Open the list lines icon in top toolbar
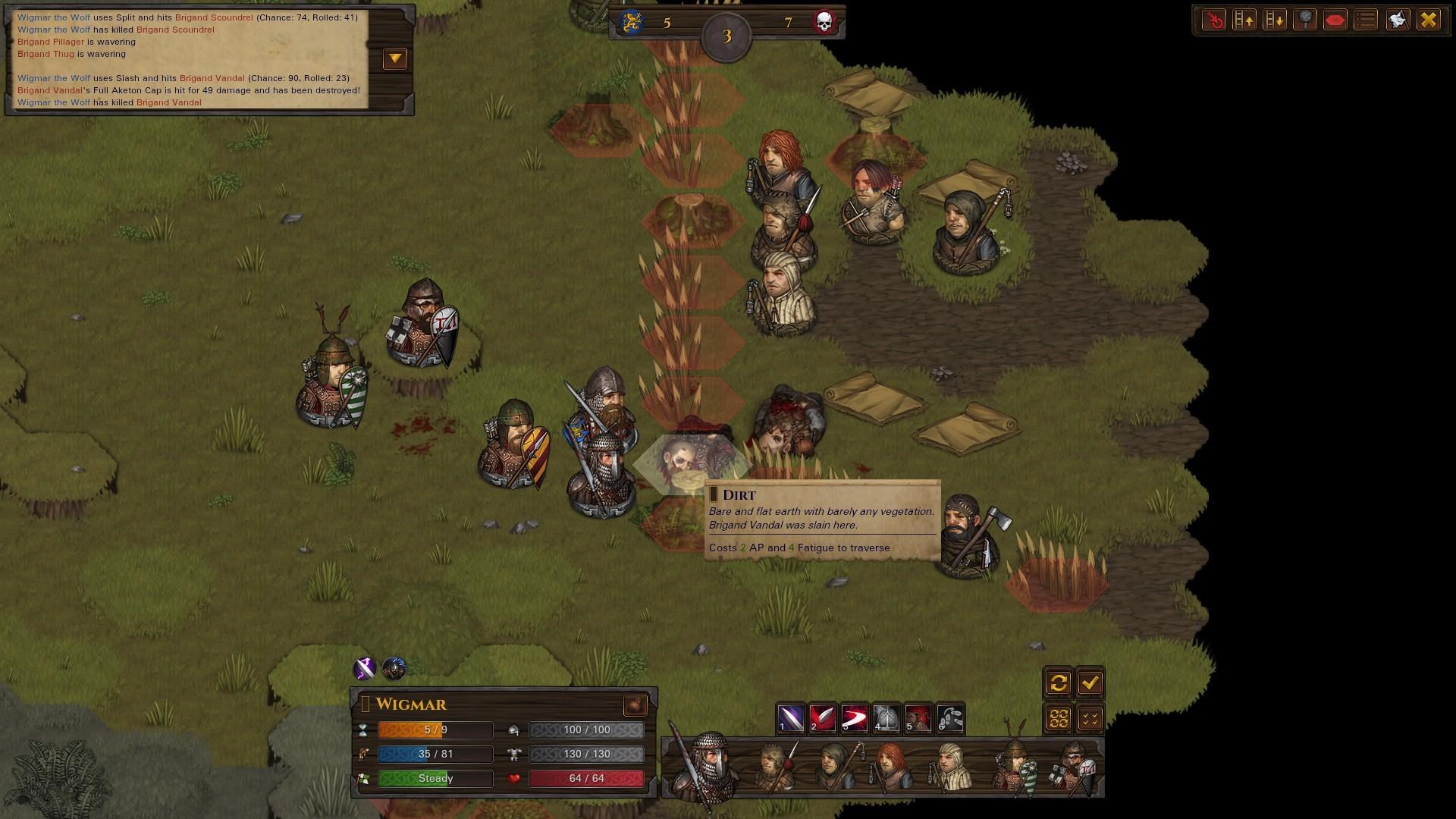Screen dimensions: 1456x819 pos(1366,20)
